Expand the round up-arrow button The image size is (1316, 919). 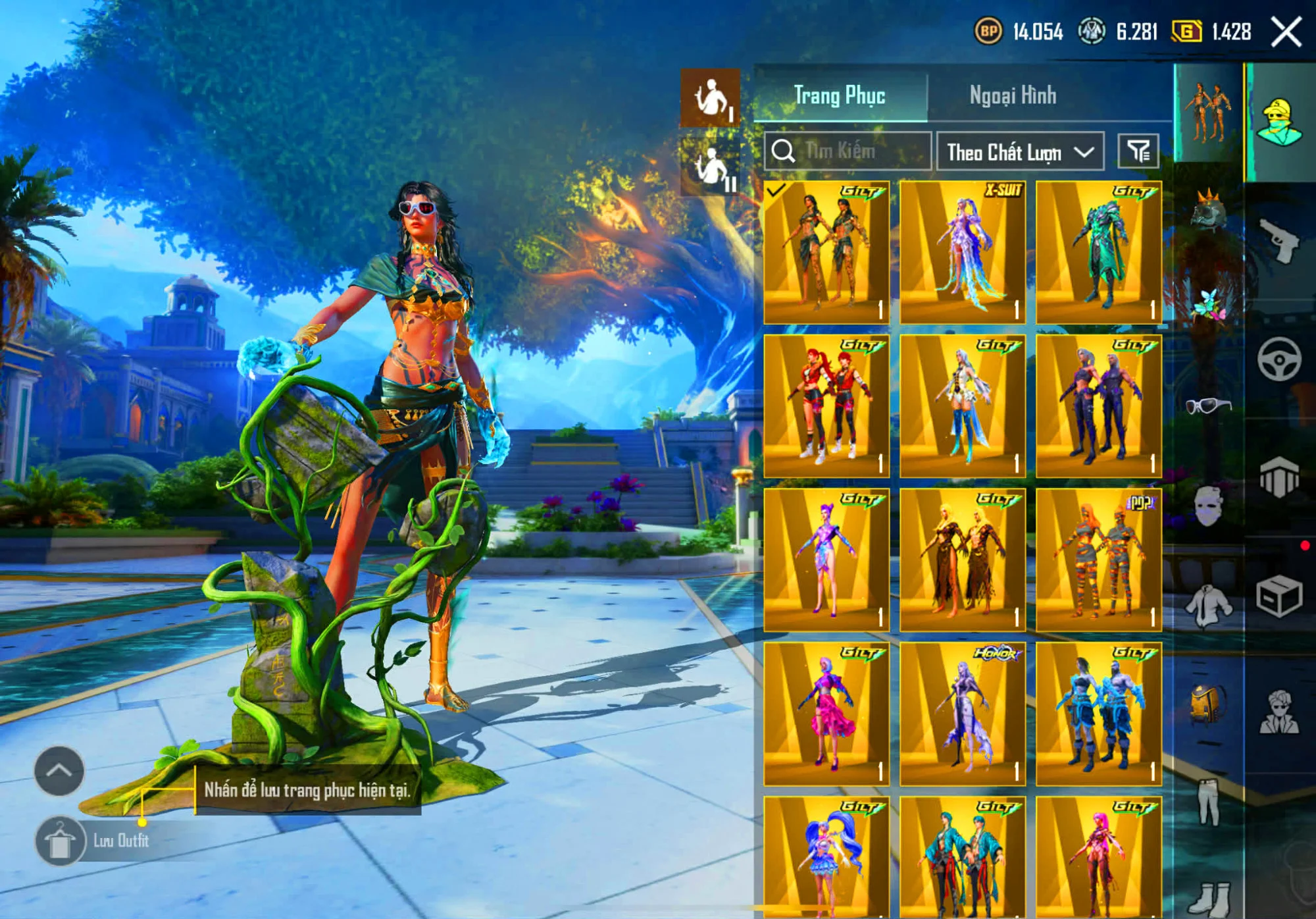[59, 771]
